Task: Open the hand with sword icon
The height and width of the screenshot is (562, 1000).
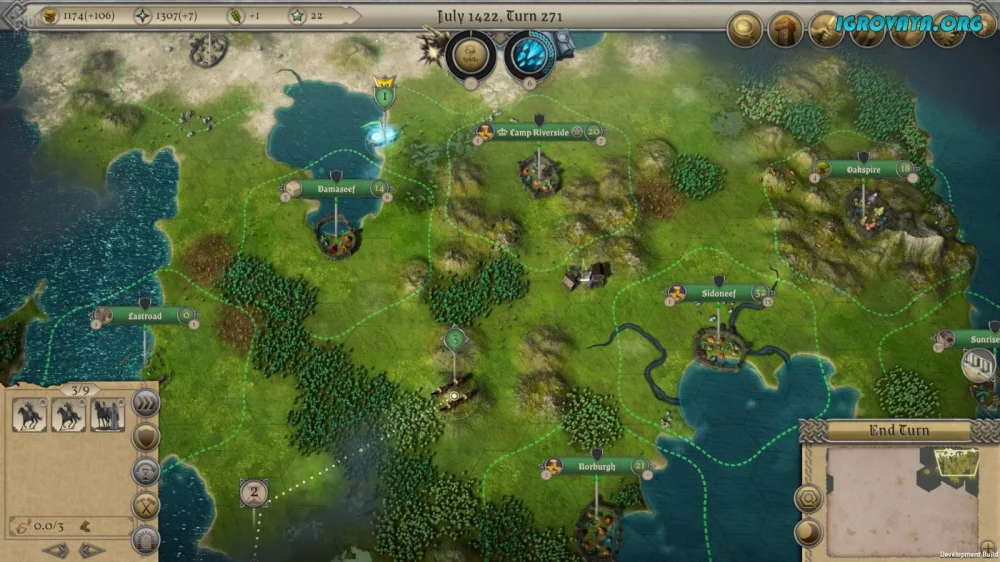Action: click(x=826, y=29)
